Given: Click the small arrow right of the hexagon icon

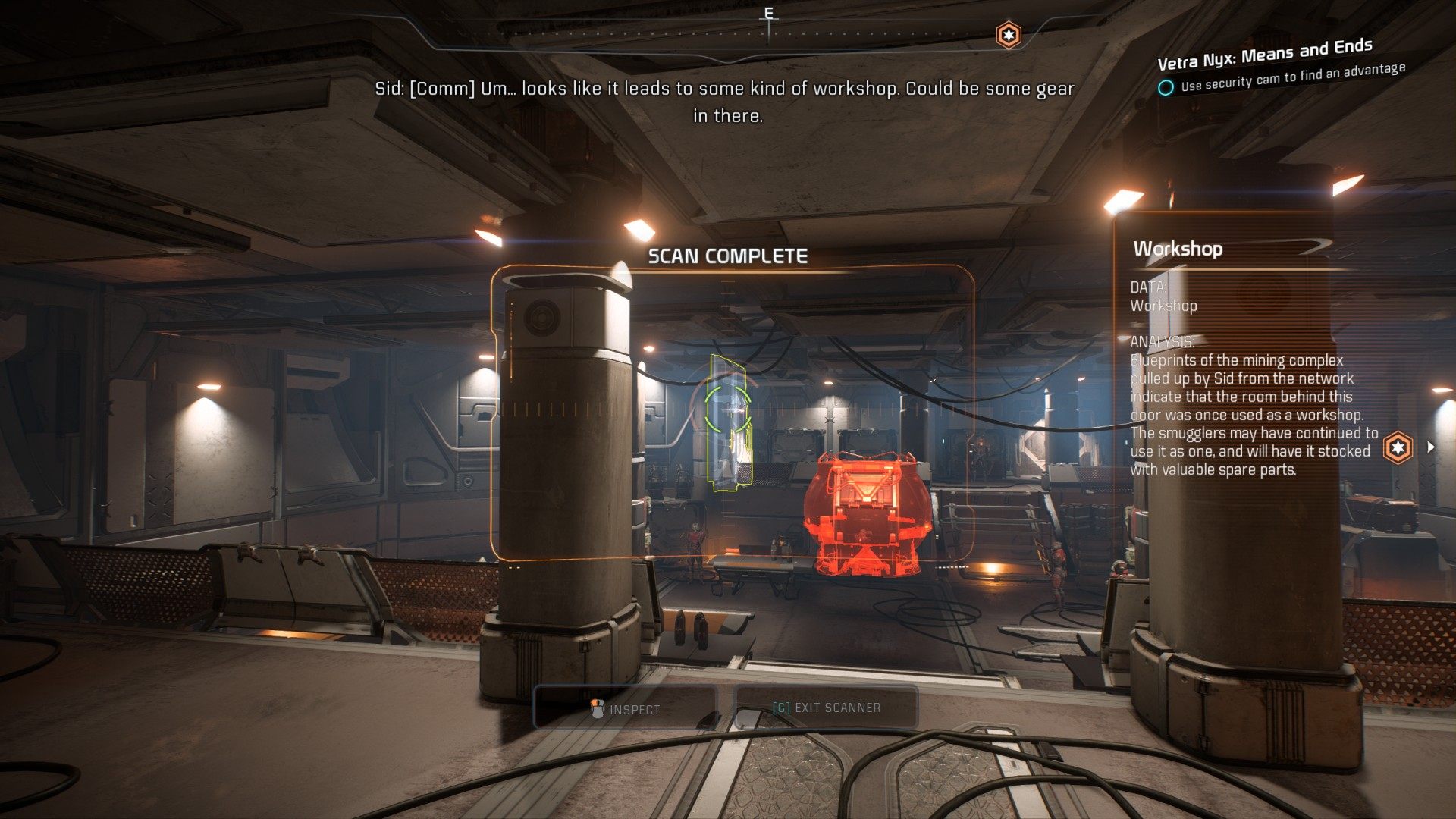Looking at the screenshot, I should pos(1431,447).
